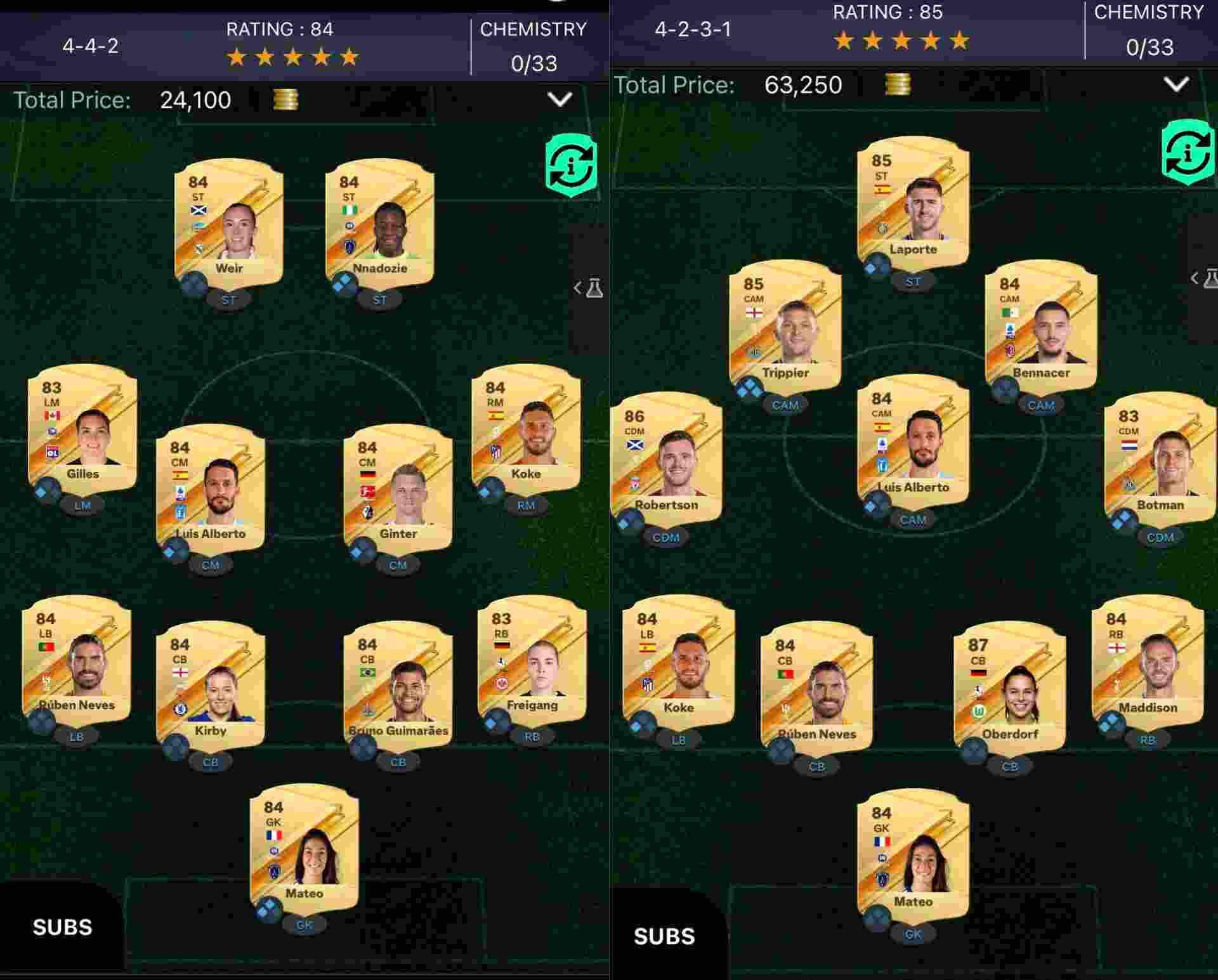Open the SUBS tab on the left squad
The image size is (1218, 980).
60,927
